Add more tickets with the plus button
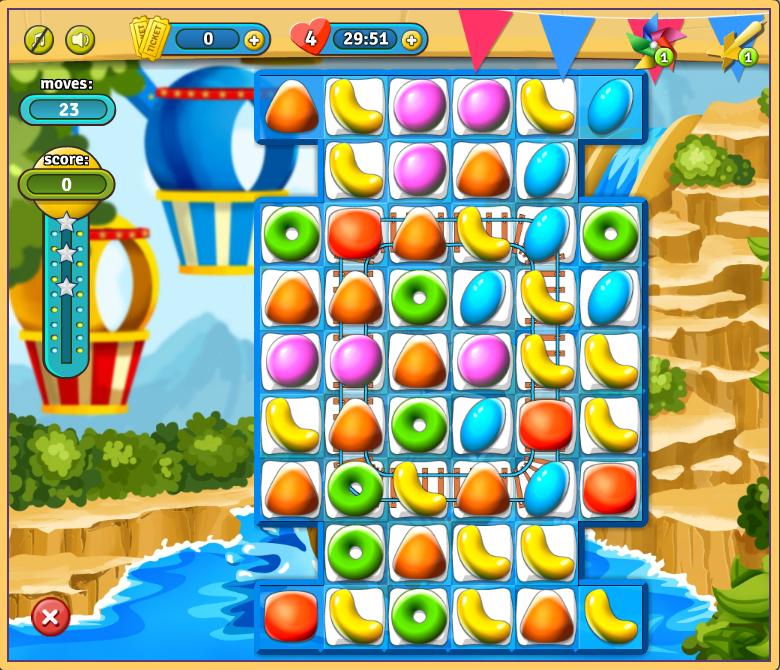 (x=254, y=40)
